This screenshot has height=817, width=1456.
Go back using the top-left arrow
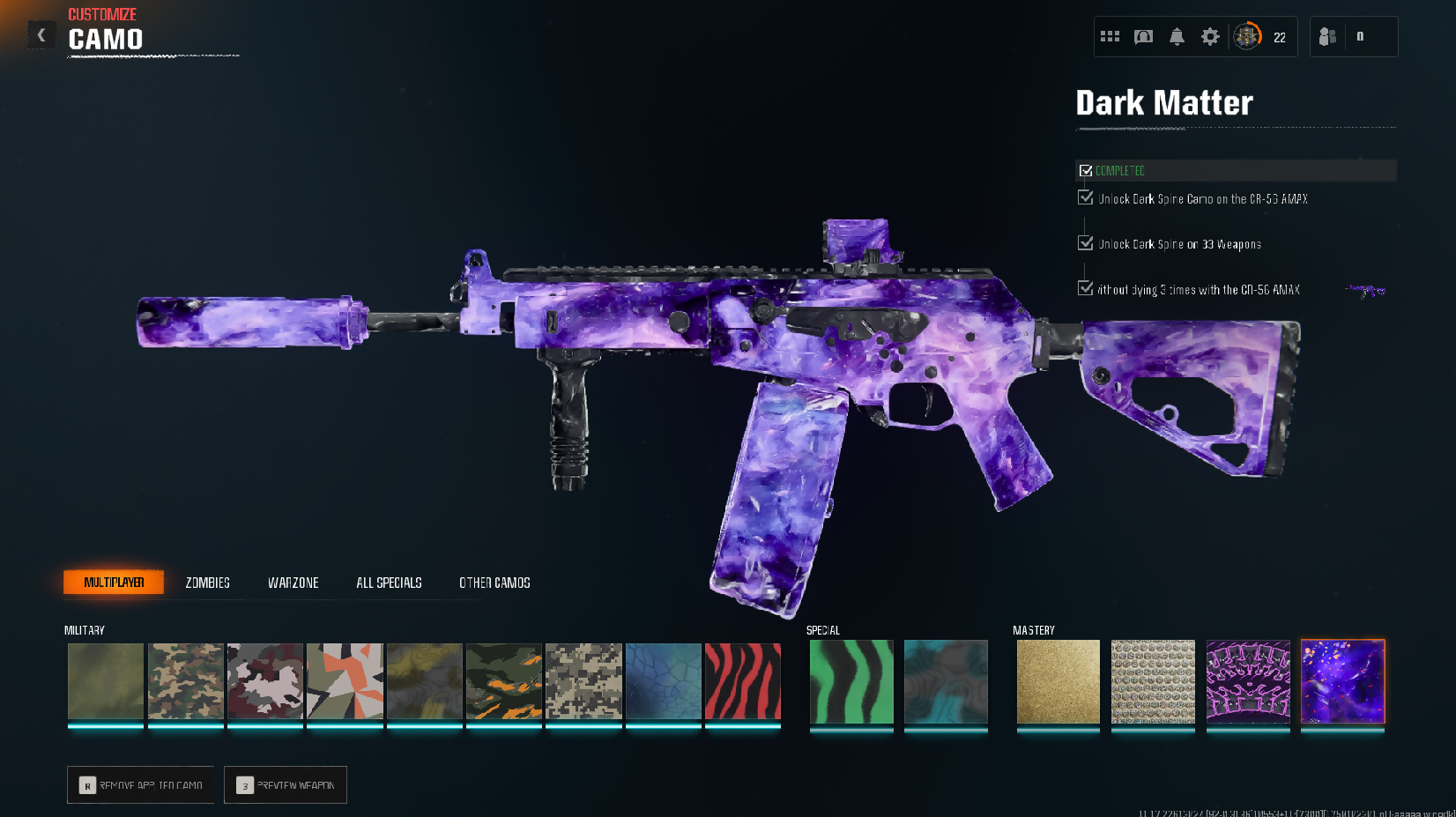point(41,35)
